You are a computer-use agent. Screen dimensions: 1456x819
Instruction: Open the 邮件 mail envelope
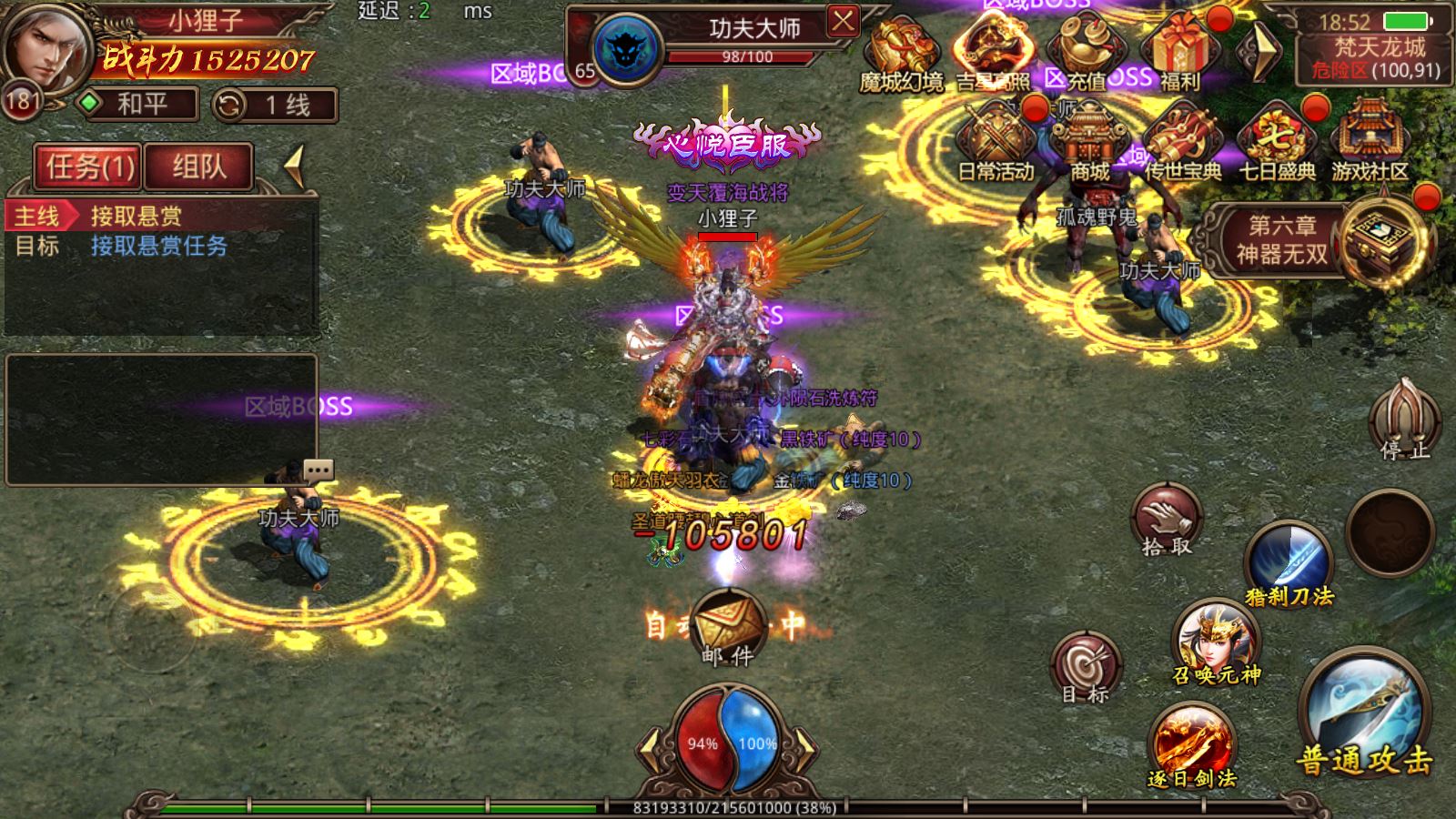(727, 626)
